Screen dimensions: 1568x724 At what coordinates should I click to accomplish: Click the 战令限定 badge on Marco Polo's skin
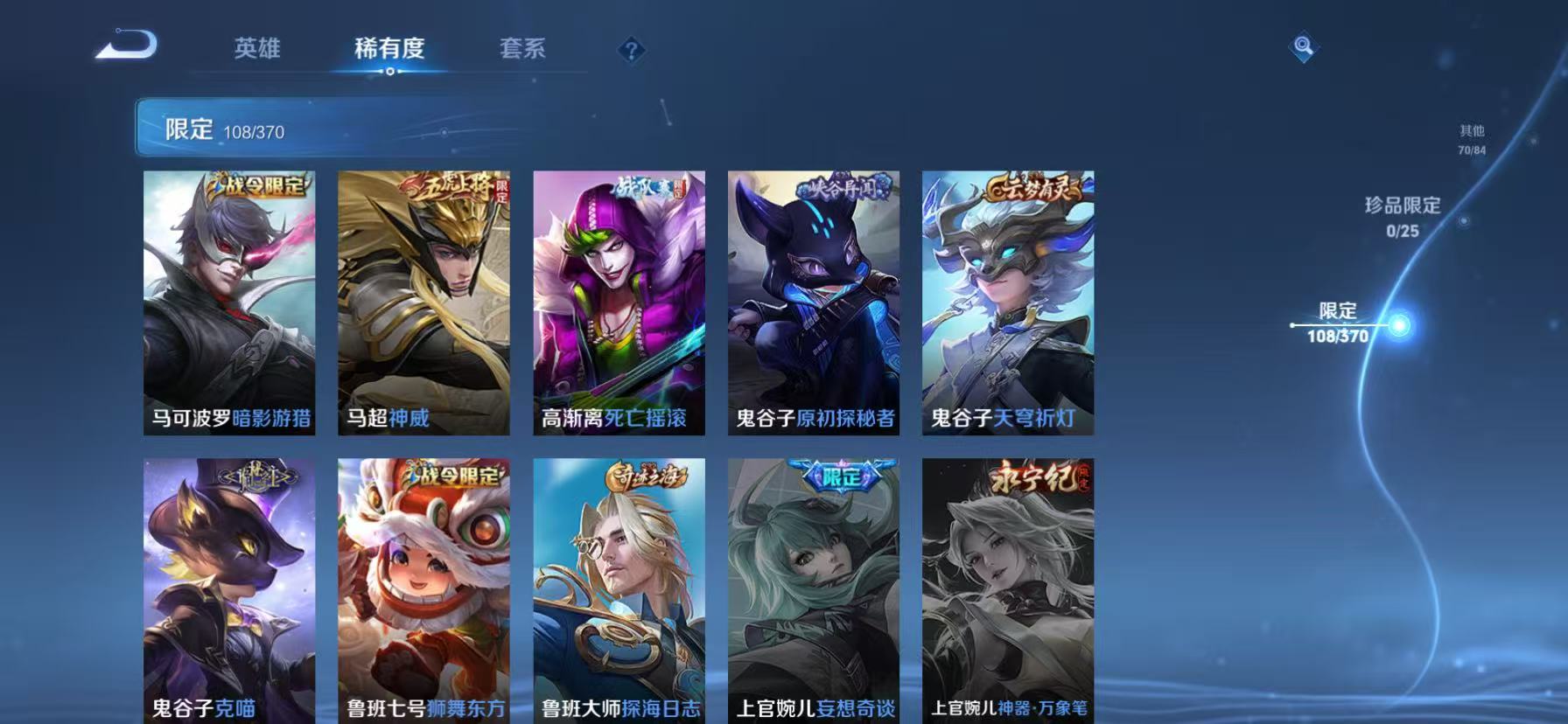258,184
